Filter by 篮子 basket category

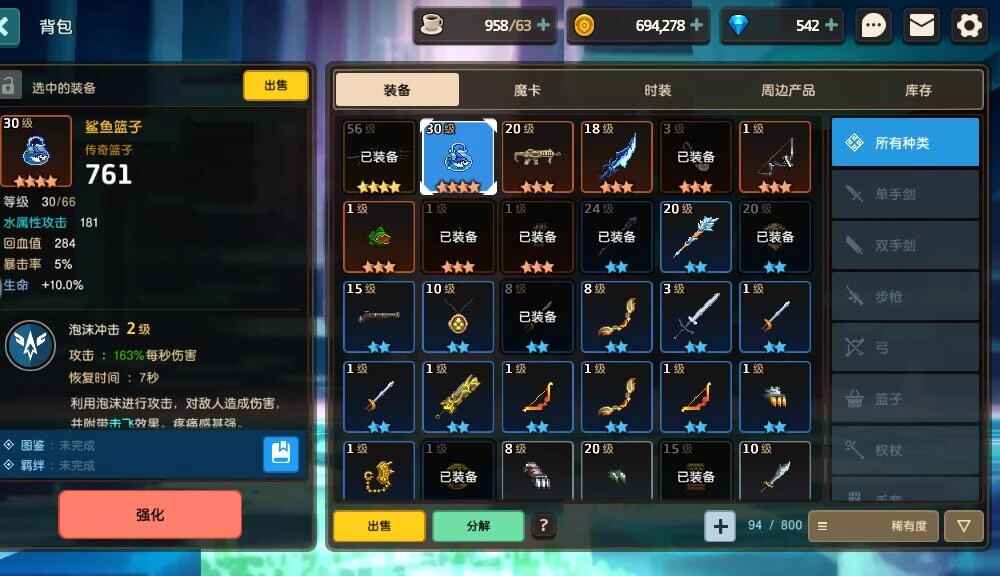905,399
